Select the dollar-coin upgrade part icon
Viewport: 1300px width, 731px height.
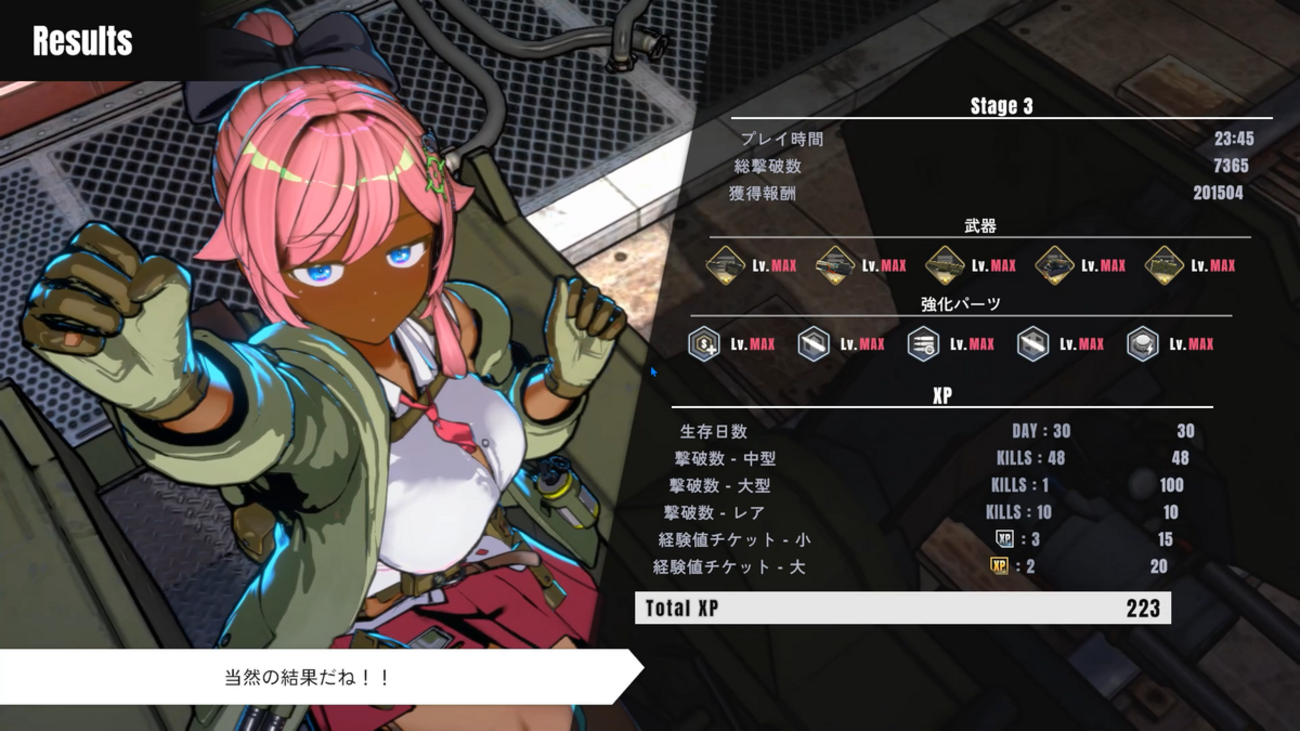704,344
